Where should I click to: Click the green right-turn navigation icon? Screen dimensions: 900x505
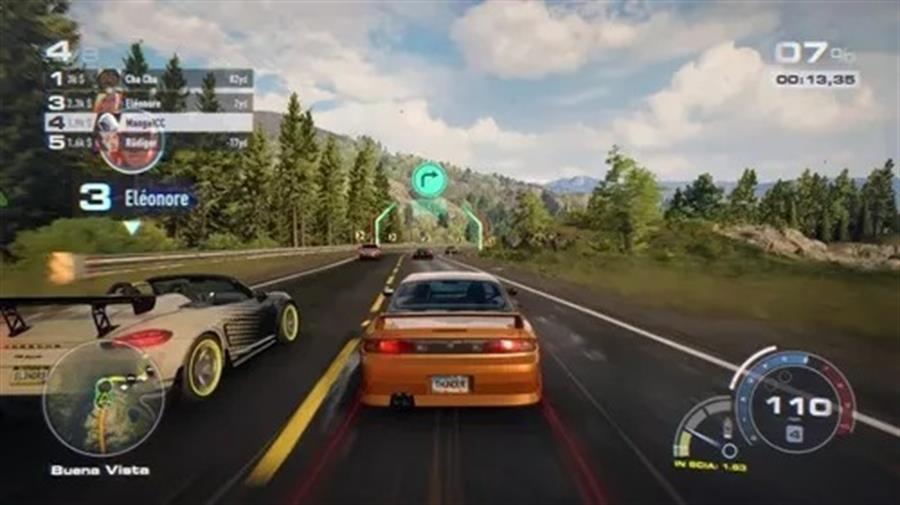[427, 180]
